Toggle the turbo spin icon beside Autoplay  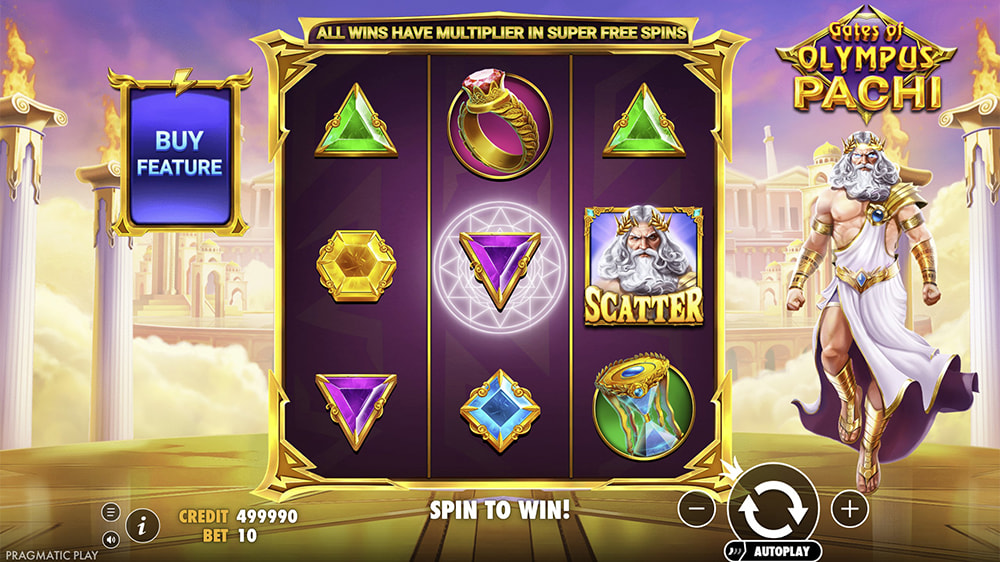(734, 551)
